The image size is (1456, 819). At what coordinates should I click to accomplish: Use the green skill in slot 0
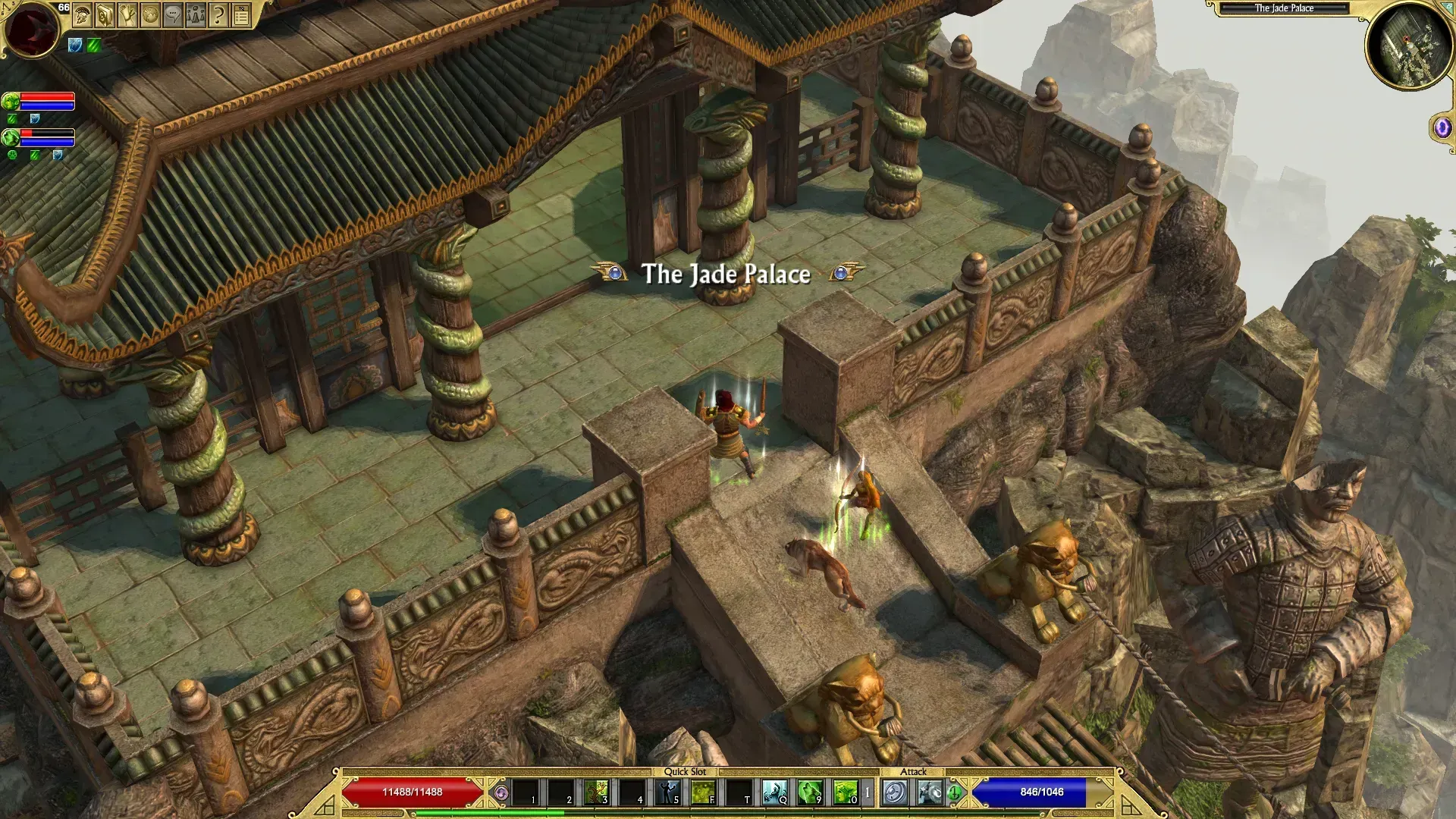(846, 792)
